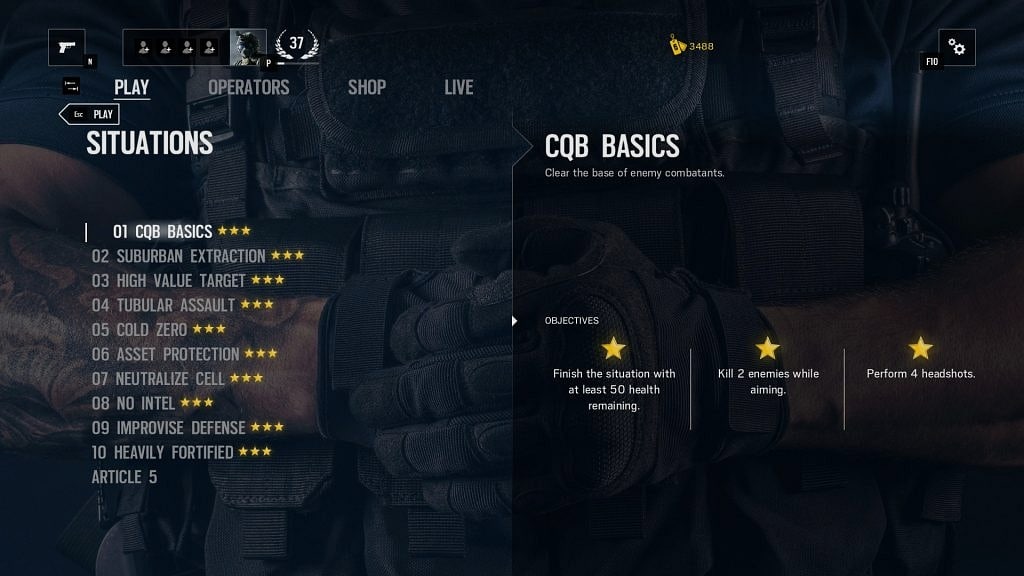Select the player profile portrait

(248, 46)
